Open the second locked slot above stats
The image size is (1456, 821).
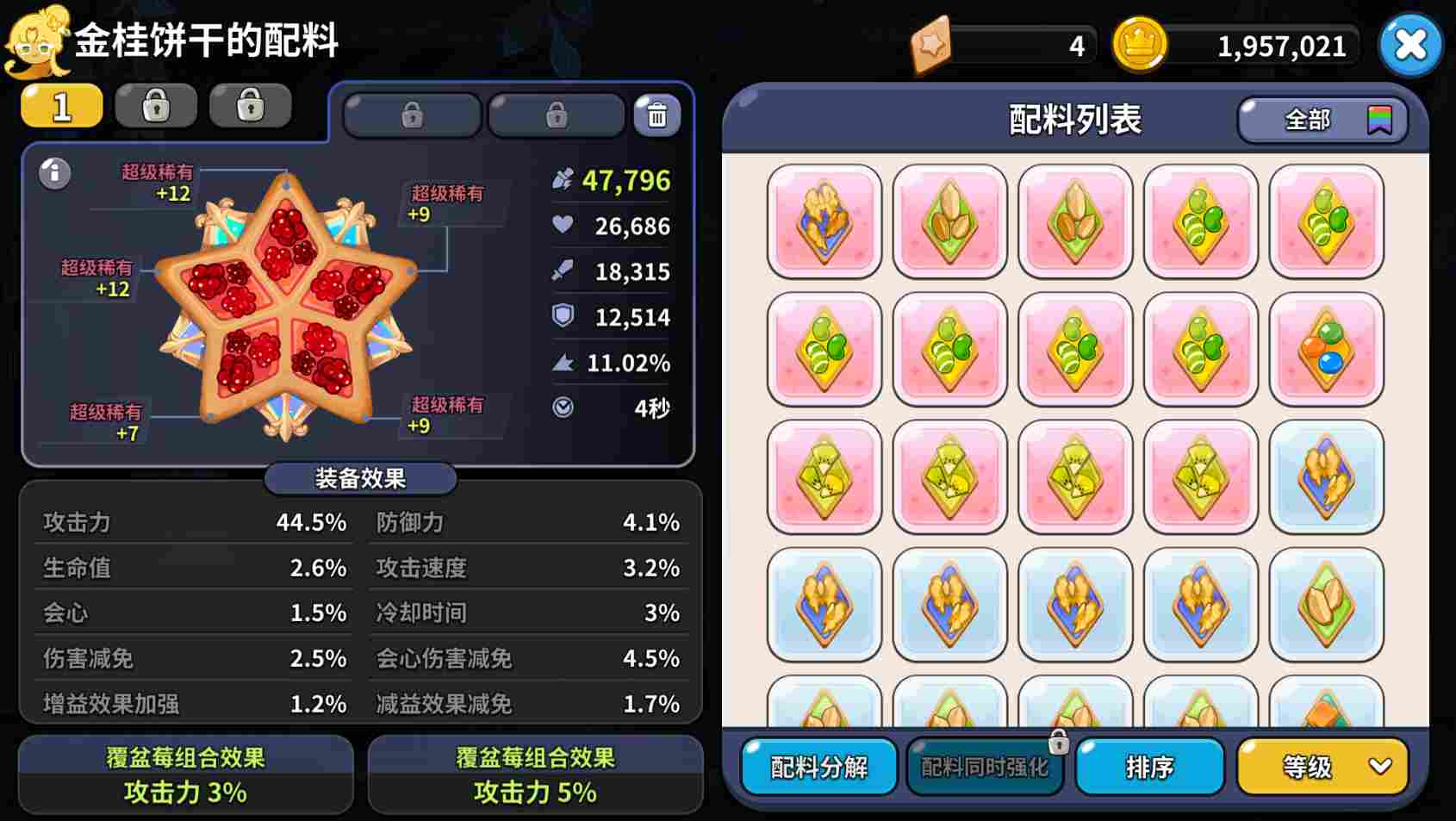tap(556, 113)
